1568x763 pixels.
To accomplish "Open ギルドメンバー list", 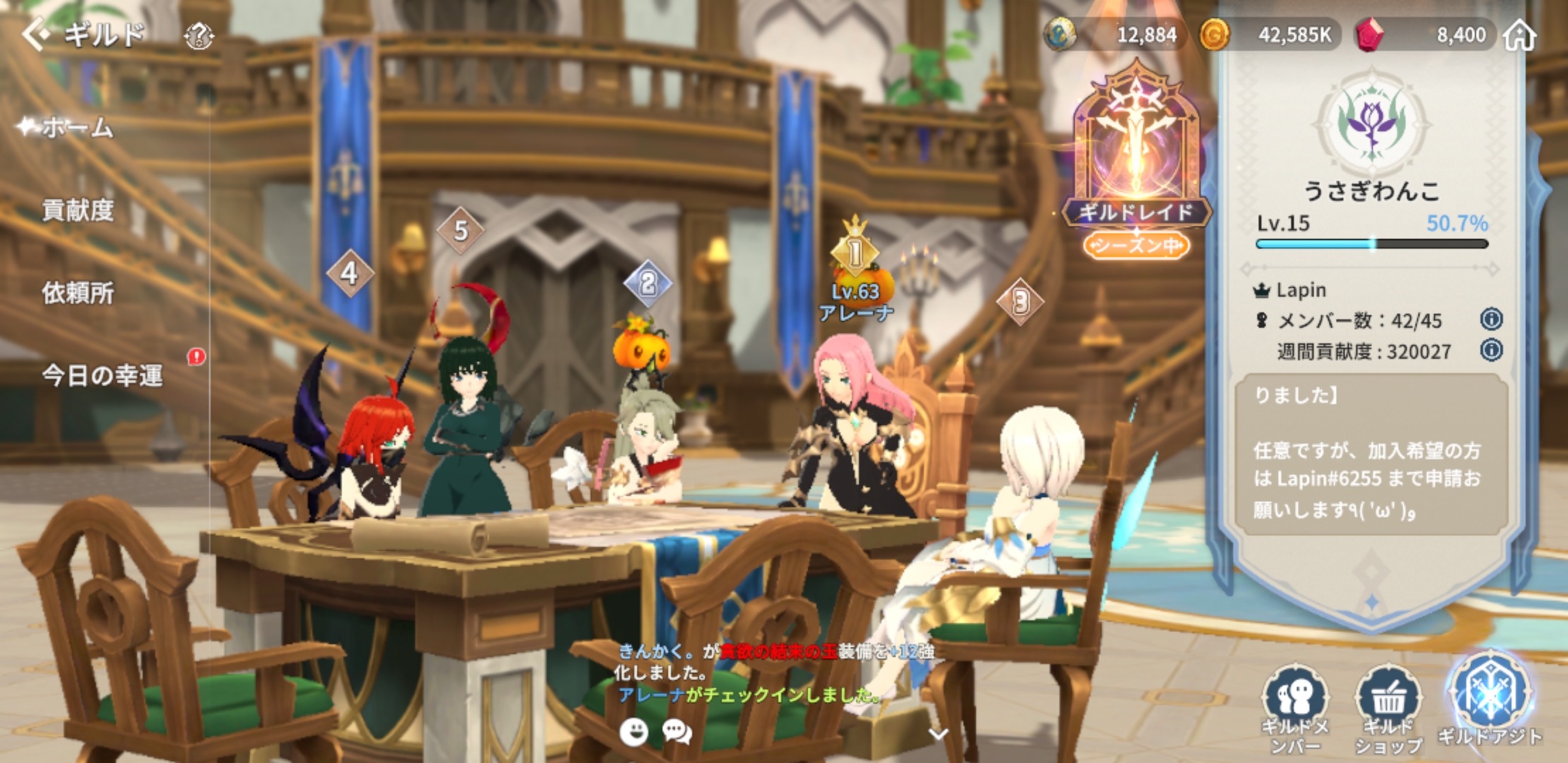I will [1295, 708].
